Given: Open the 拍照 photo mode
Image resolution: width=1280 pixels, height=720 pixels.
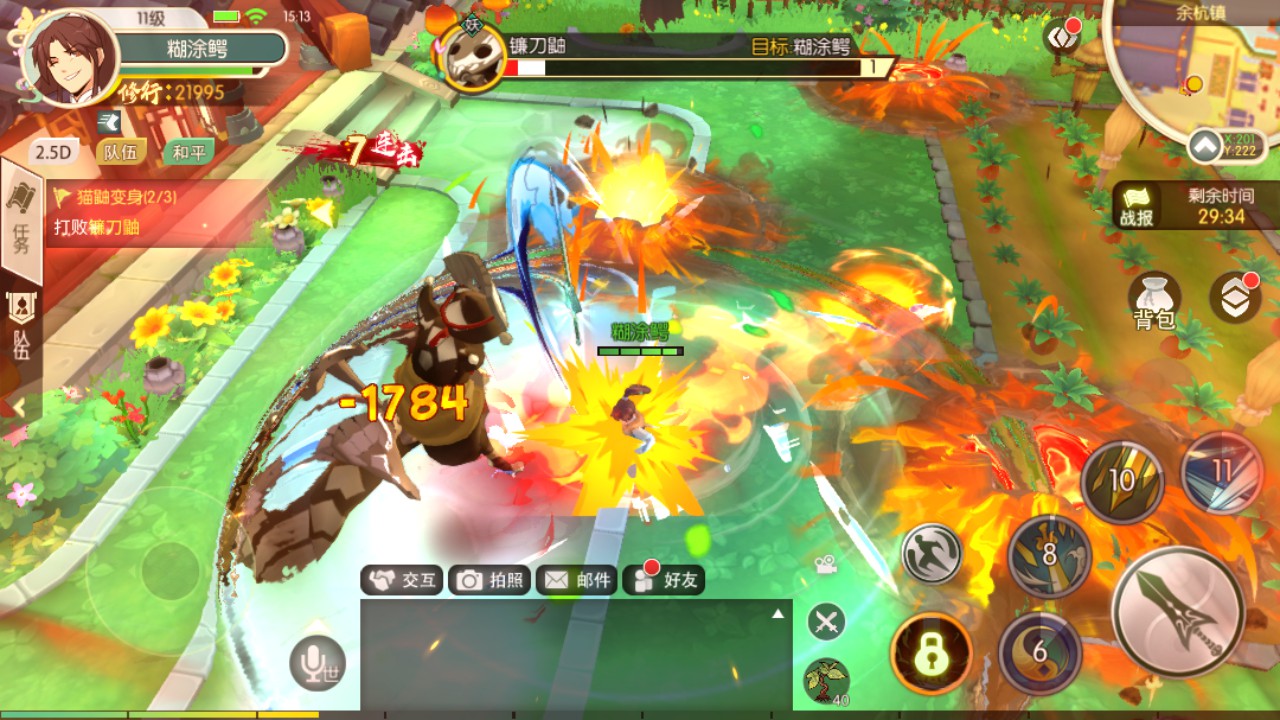Looking at the screenshot, I should [490, 580].
